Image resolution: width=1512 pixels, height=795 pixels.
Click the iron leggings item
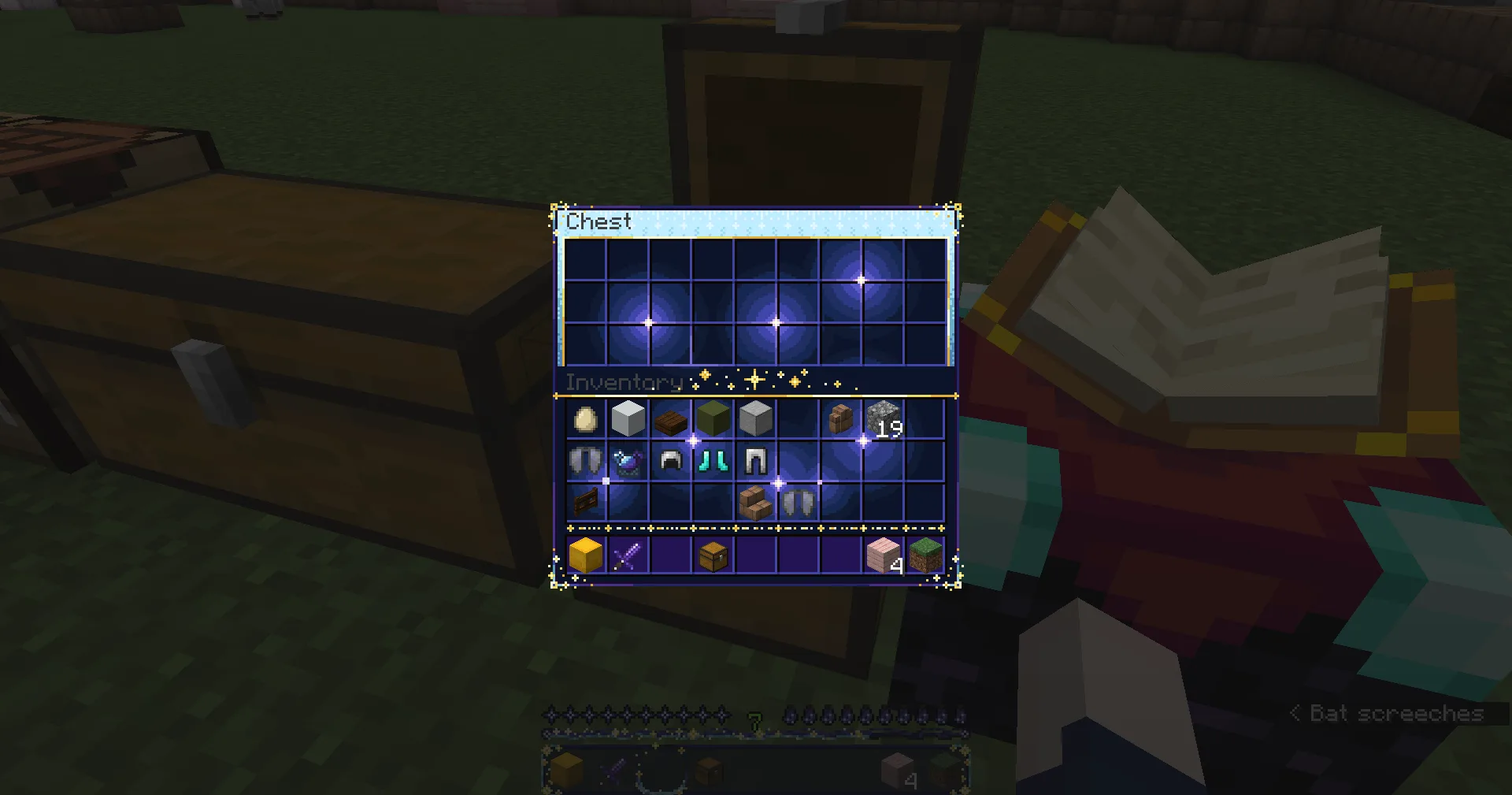[x=756, y=460]
